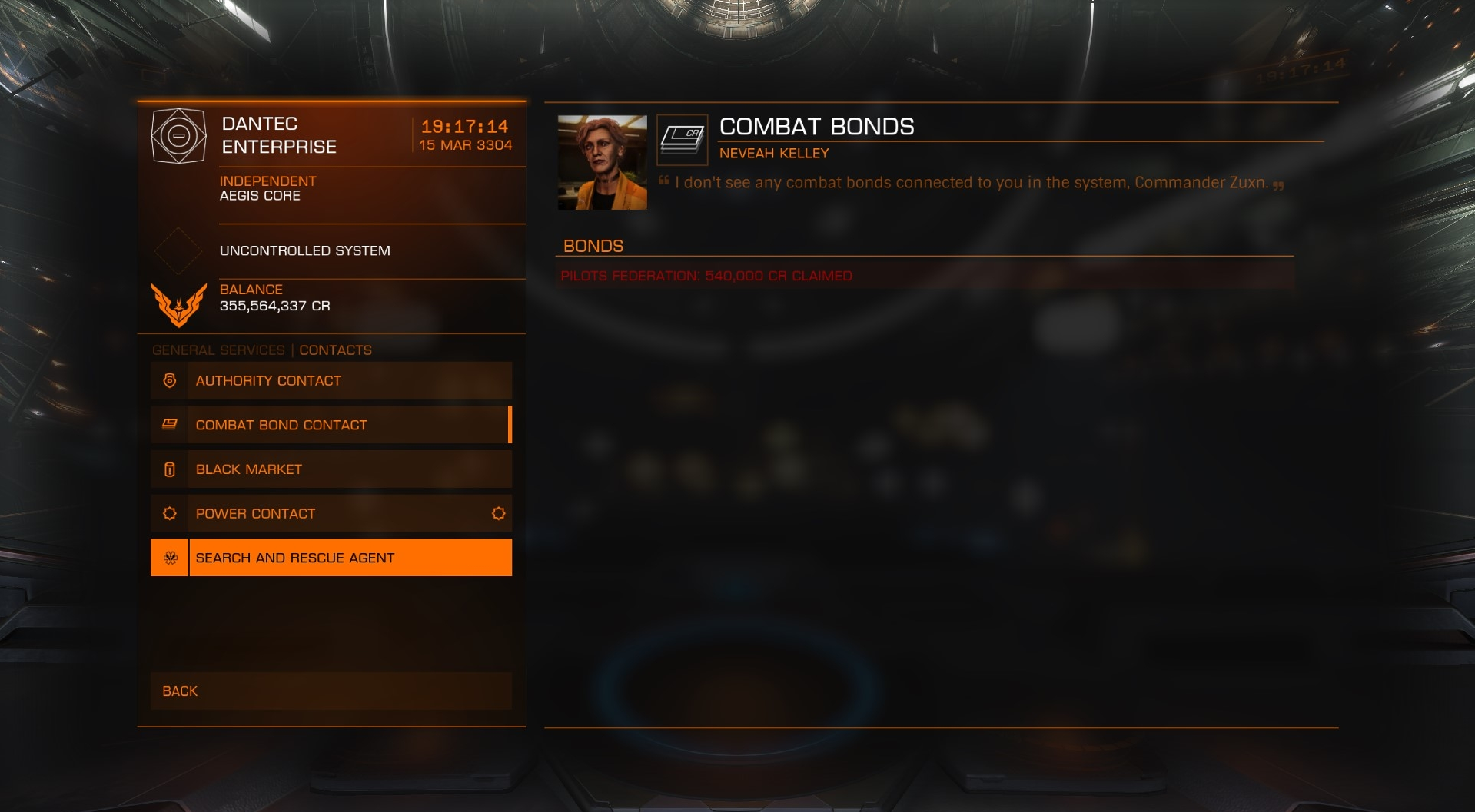Open the Authority Contact menu entry
This screenshot has width=1475, height=812.
[x=331, y=381]
